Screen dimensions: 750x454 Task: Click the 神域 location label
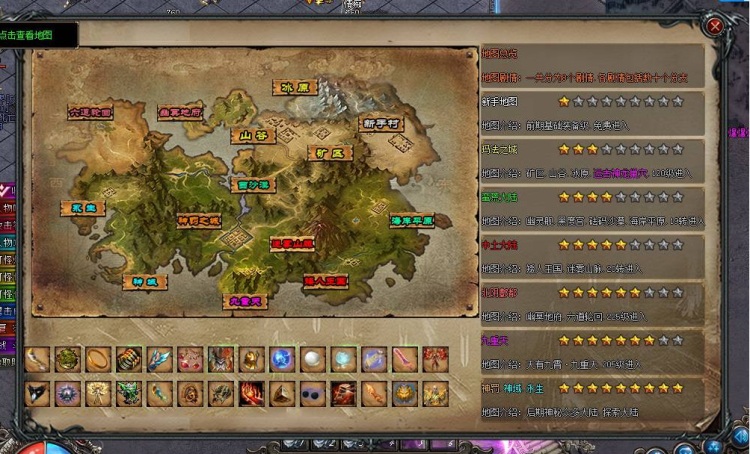tap(145, 282)
